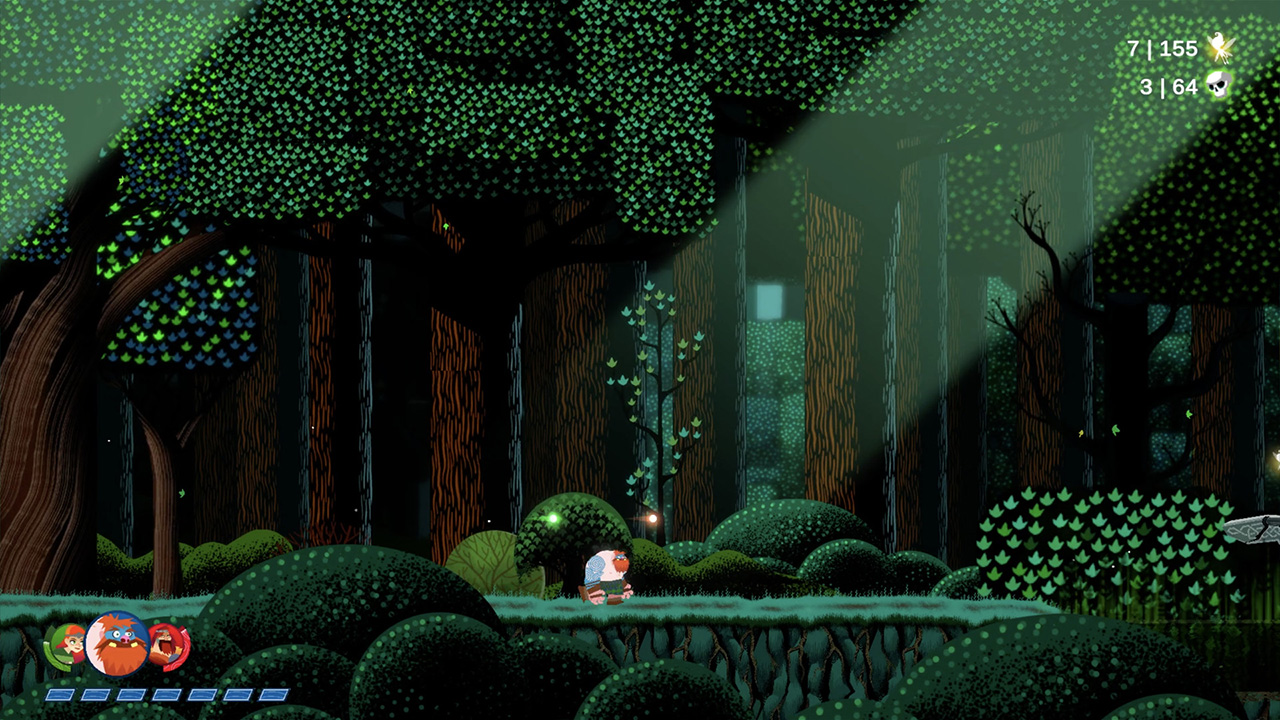This screenshot has width=1280, height=720.
Task: Click the '3 | 64' skull counter text
Action: pyautogui.click(x=1169, y=87)
